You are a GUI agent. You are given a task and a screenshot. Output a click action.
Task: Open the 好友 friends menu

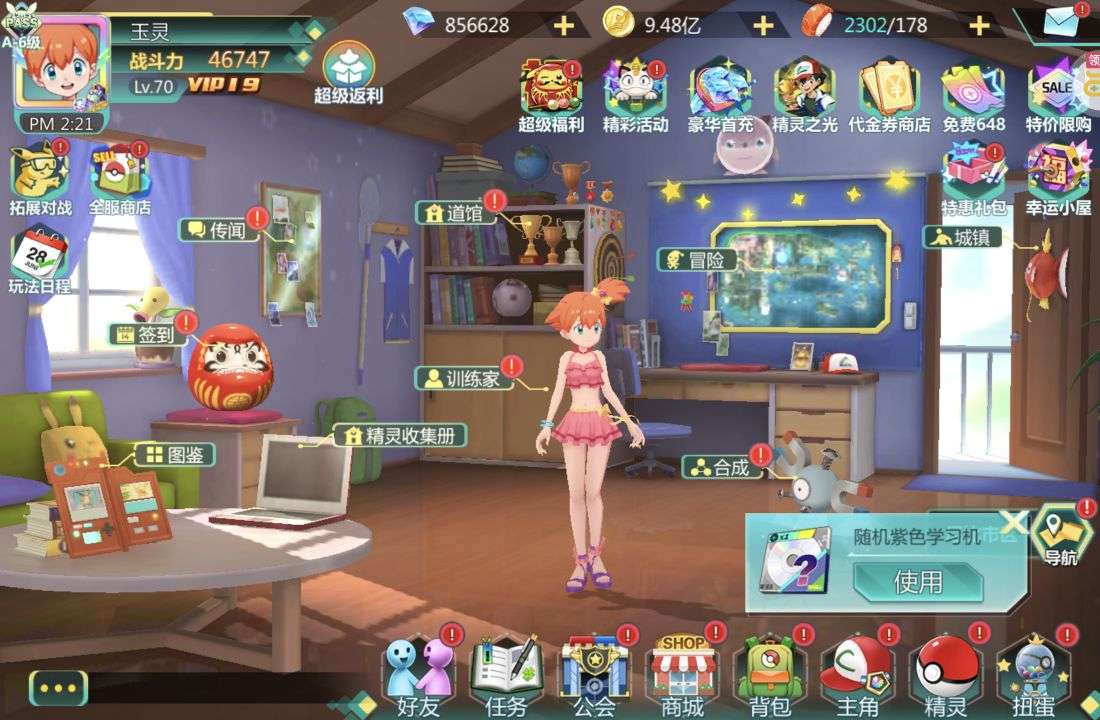coord(418,673)
